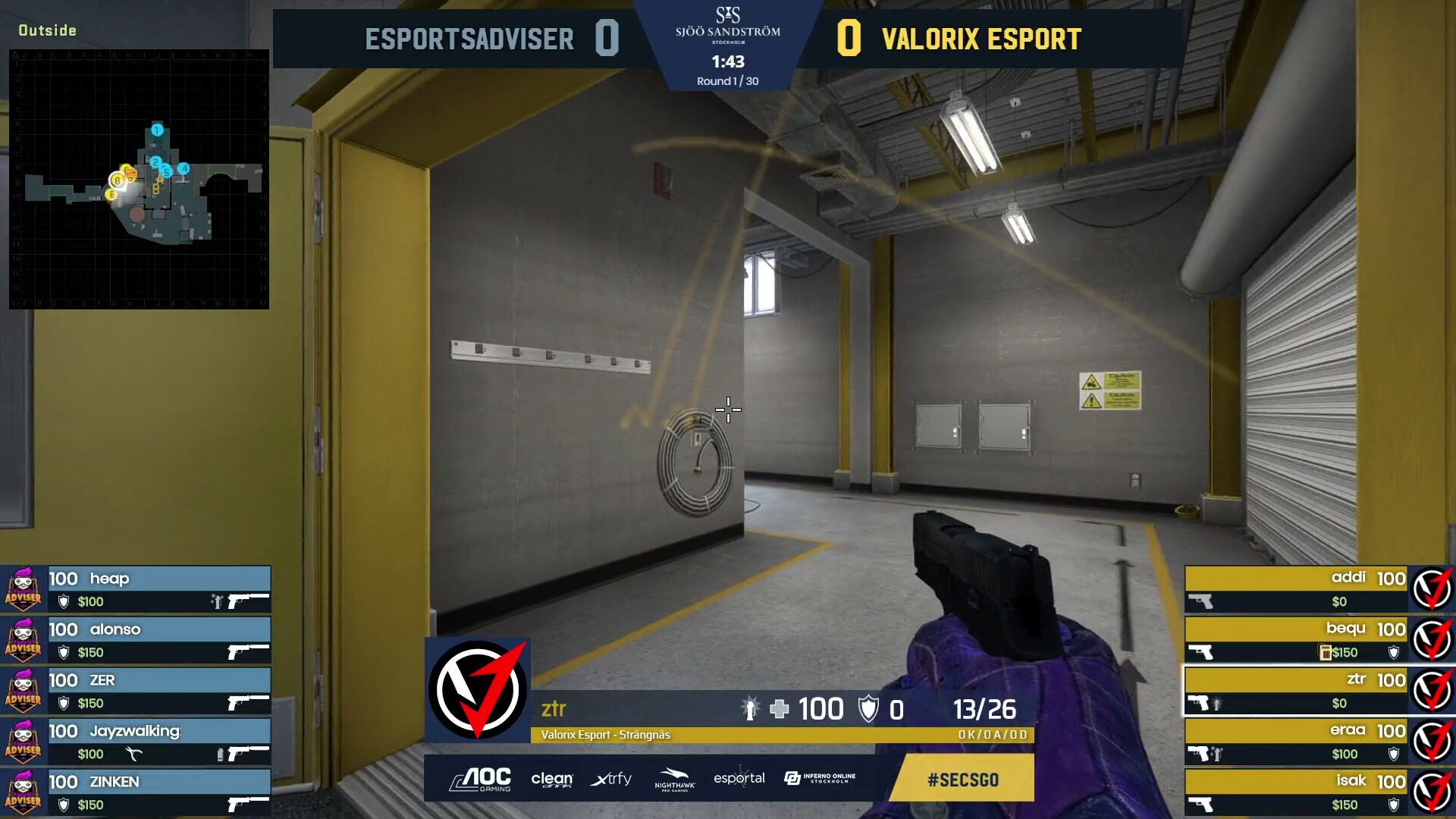Screen dimensions: 1456x819
Task: Toggle eraa's armor shield indicator
Action: point(1393,753)
